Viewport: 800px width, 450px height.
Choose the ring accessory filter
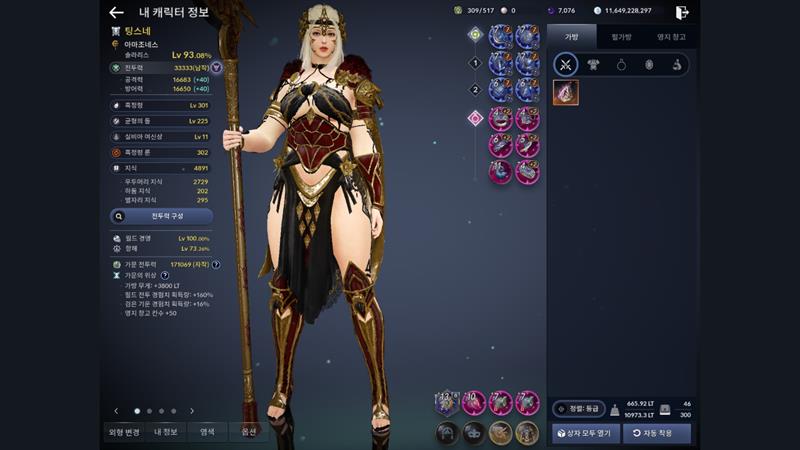click(621, 65)
